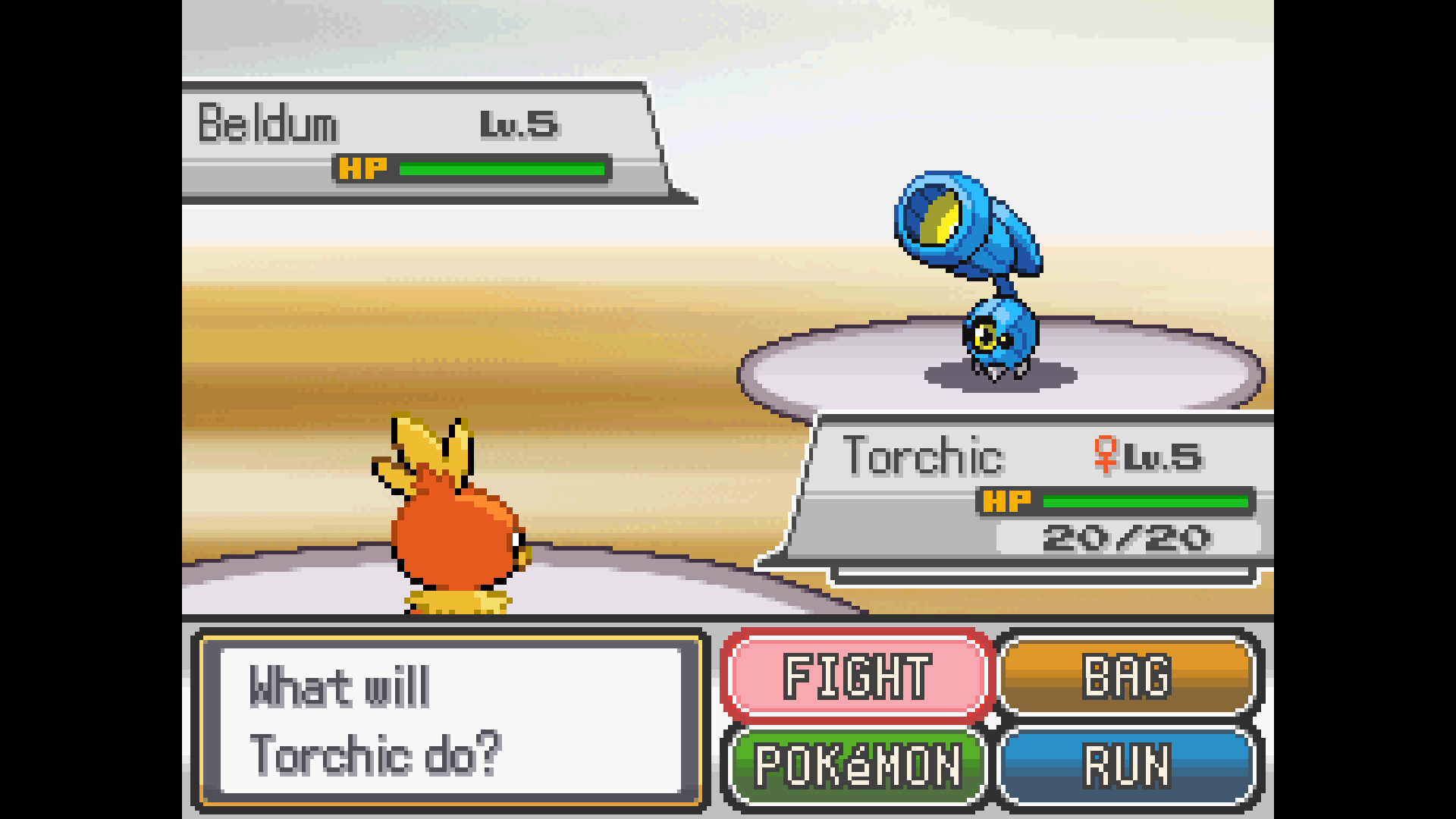Choose the FIGHT command
Viewport: 1456px width, 819px height.
pos(857,675)
